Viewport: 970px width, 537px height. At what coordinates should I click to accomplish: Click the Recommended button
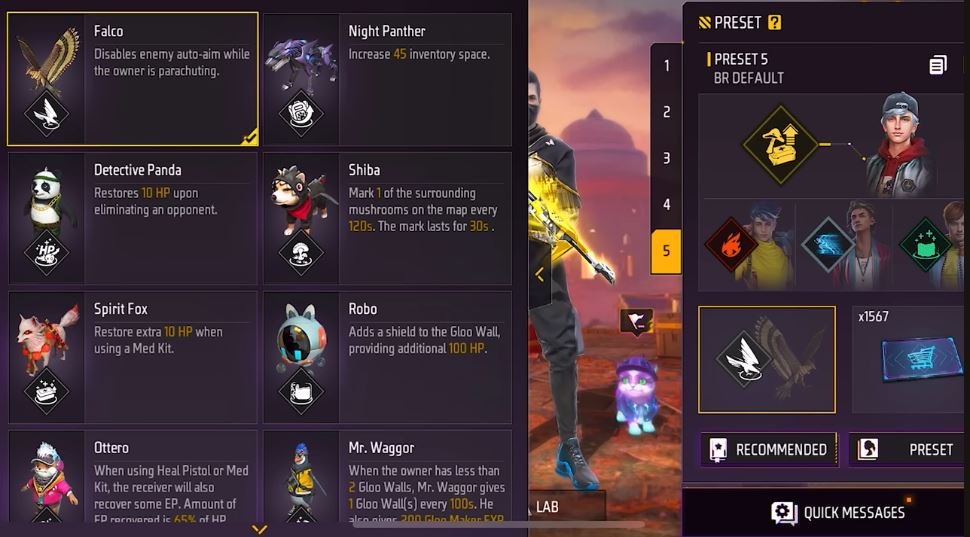[x=768, y=450]
